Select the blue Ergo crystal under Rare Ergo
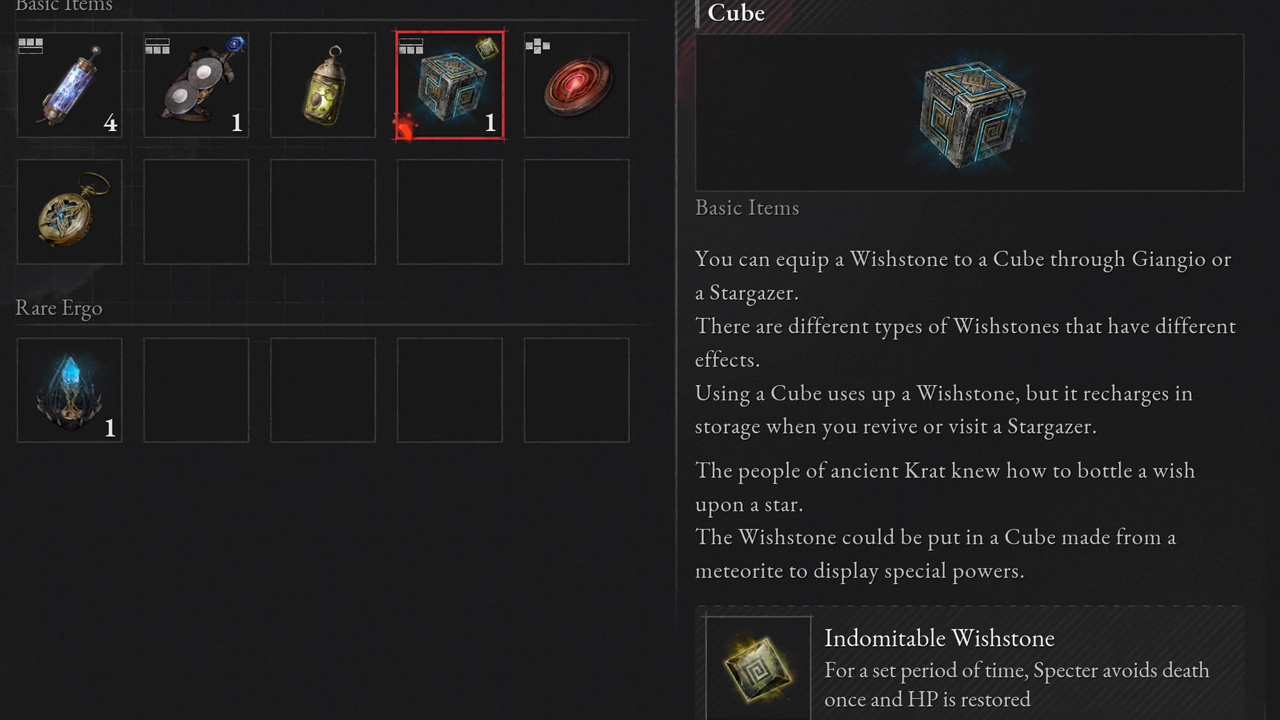1280x720 pixels. click(69, 390)
